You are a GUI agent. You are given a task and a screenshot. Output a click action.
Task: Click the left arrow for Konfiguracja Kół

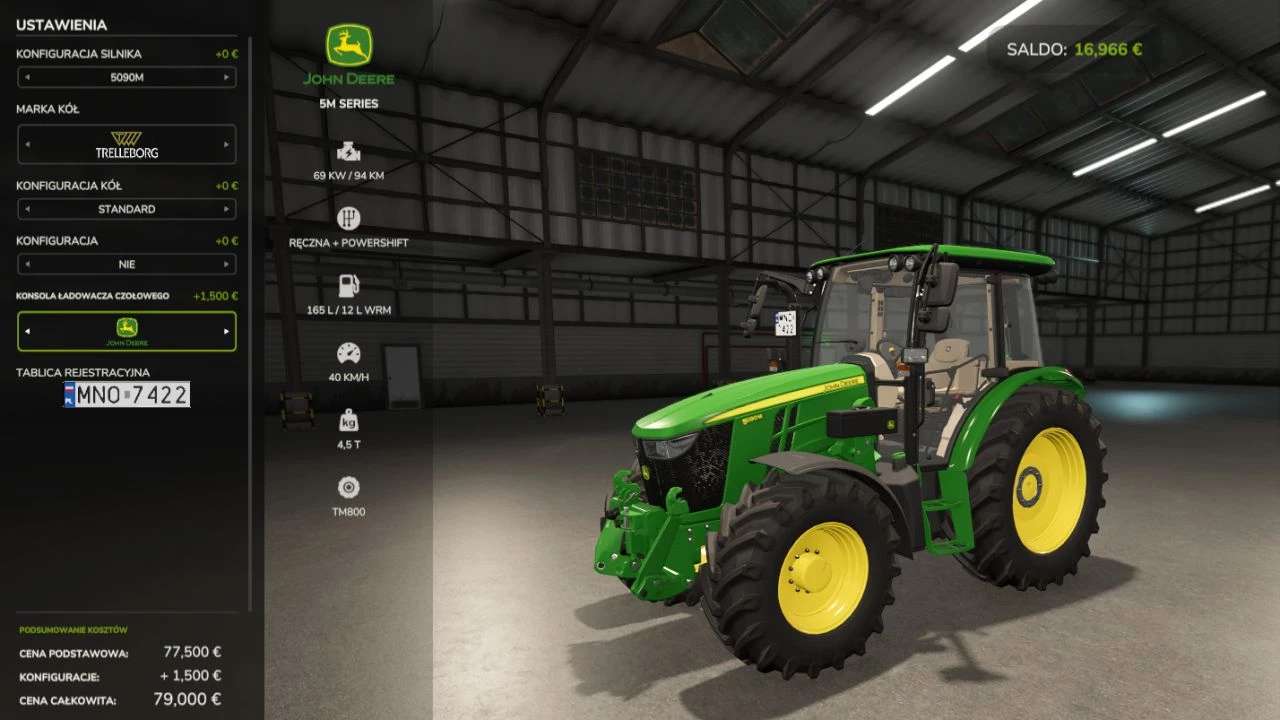(27, 209)
